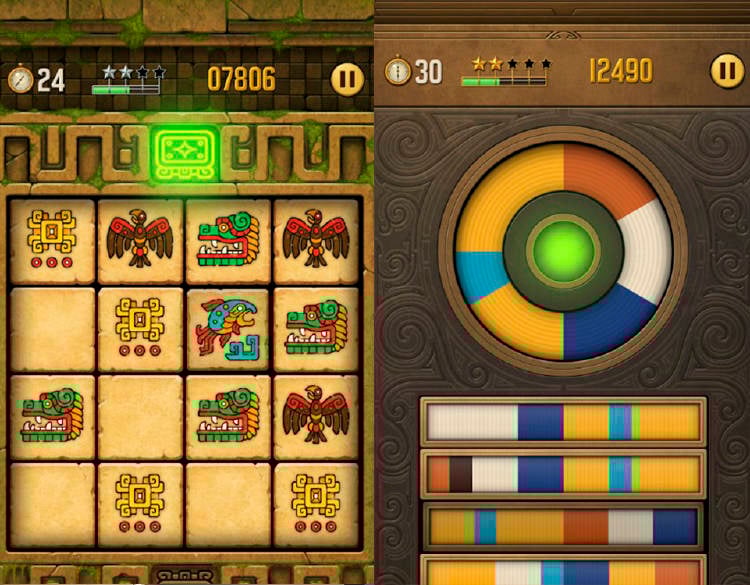Choose the color bar starting with white
The height and width of the screenshot is (585, 750).
coord(563,421)
